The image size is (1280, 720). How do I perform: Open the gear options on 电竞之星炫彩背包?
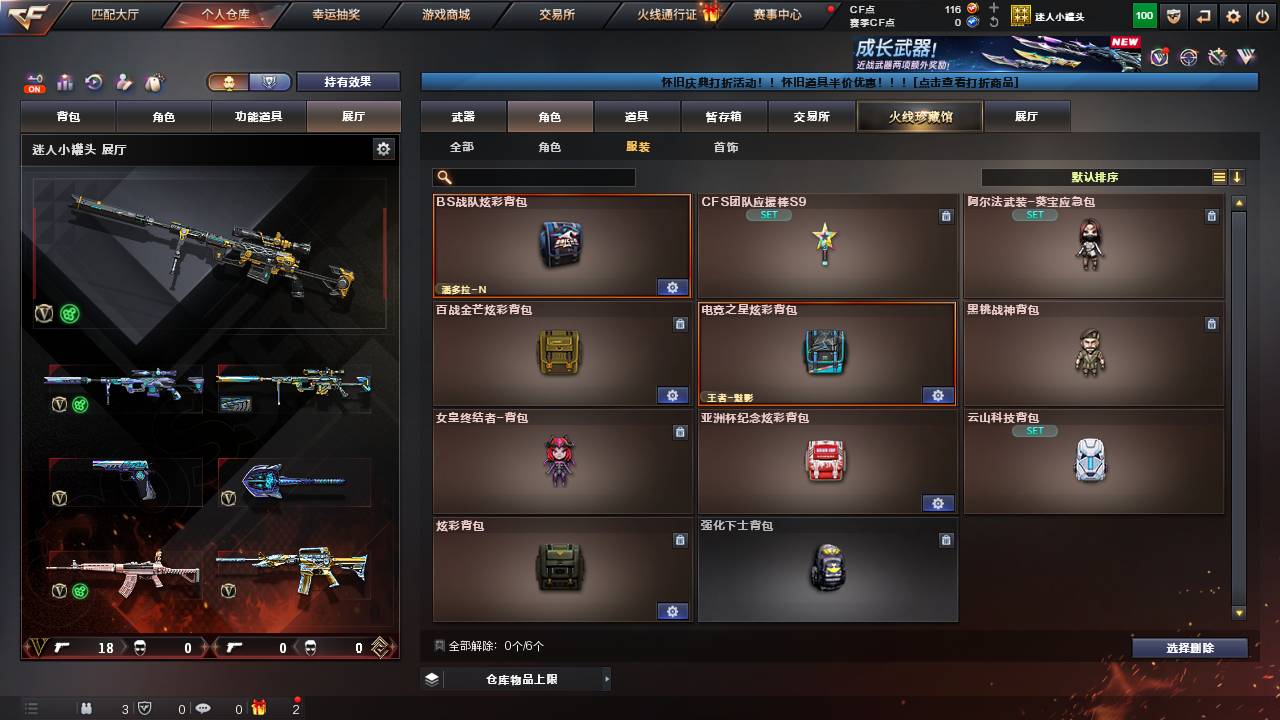(937, 395)
